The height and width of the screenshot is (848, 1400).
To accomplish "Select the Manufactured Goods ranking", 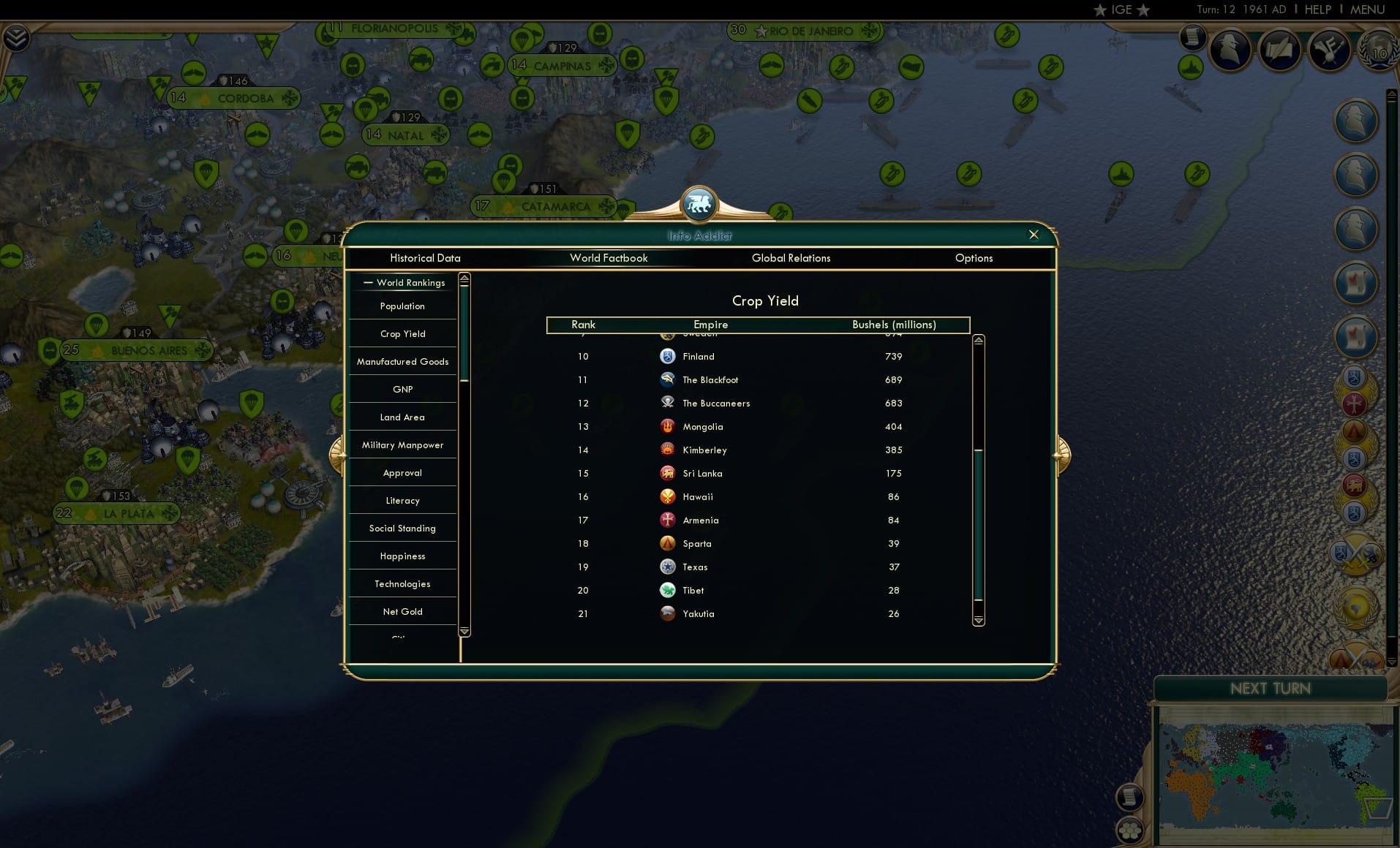I will [402, 361].
